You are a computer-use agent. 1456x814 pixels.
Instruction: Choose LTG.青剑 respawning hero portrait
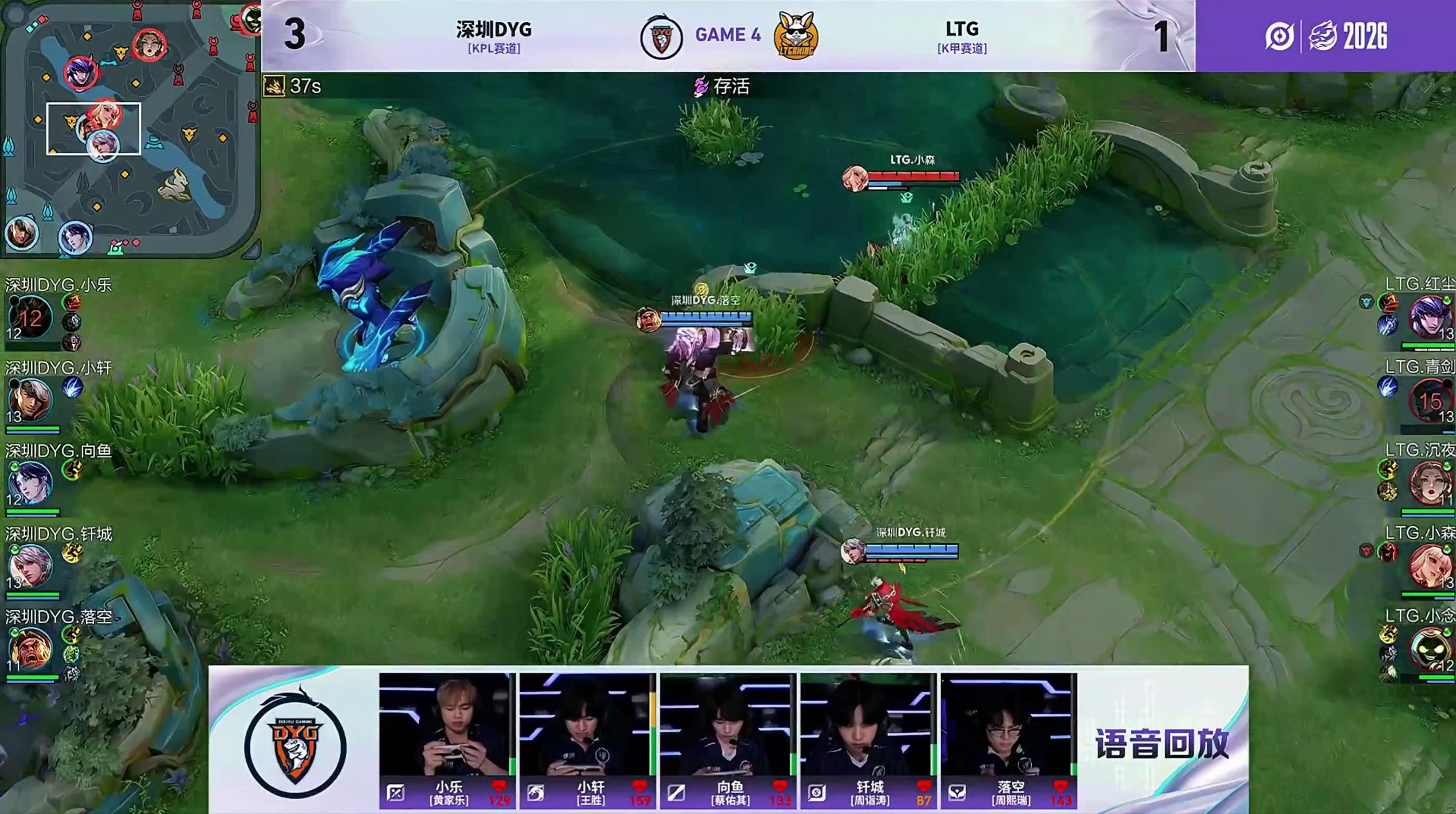tap(1430, 400)
